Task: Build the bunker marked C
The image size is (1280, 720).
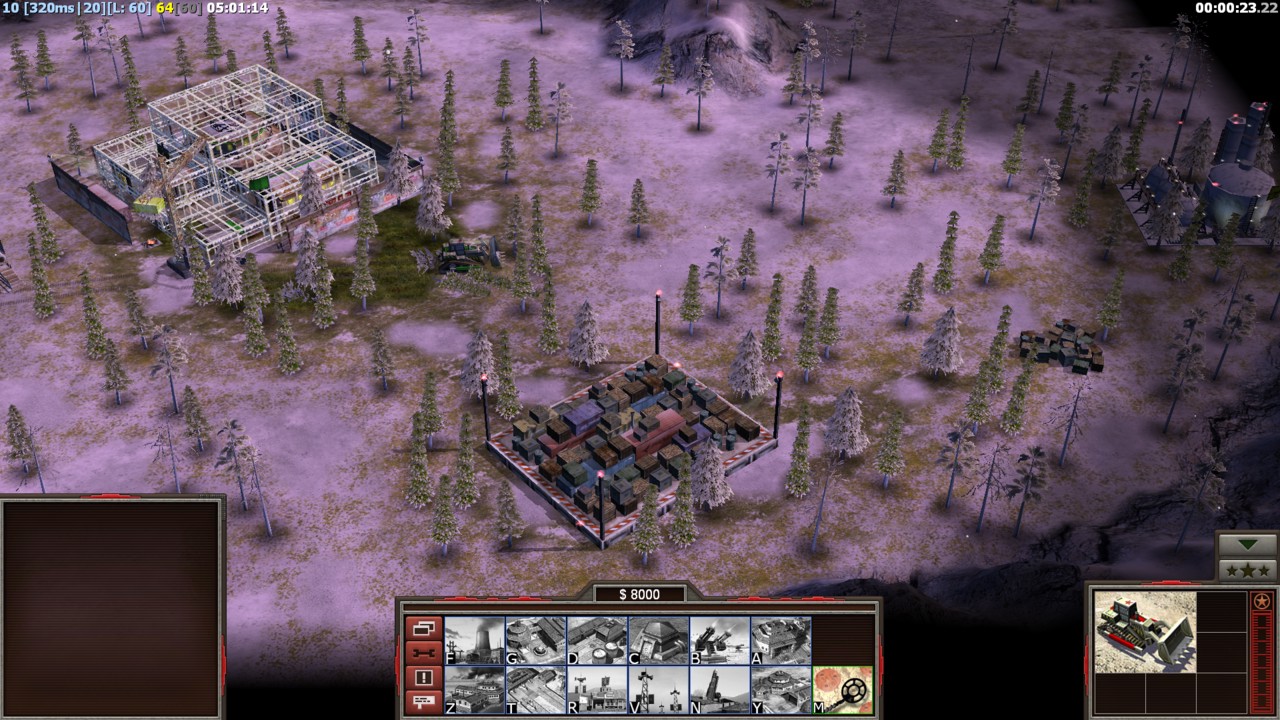Action: click(658, 640)
